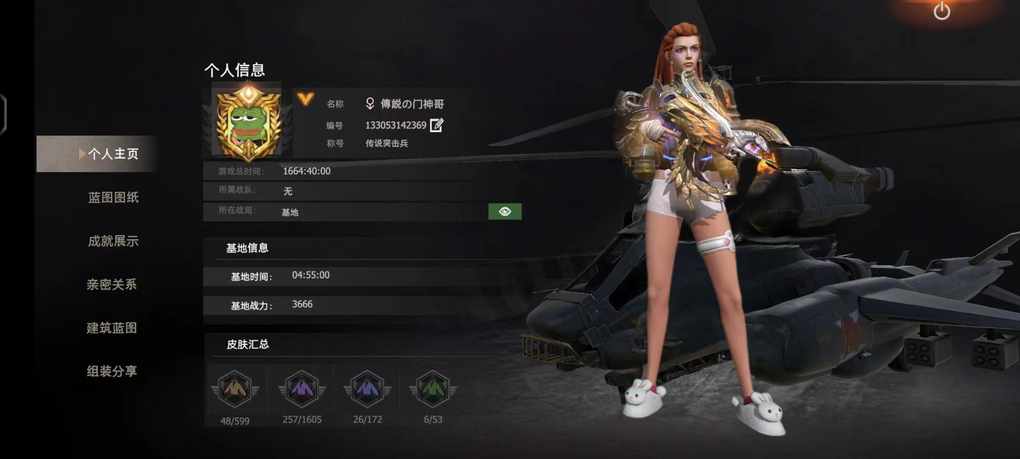This screenshot has width=1020, height=459.
Task: Click the power button in the corner
Action: click(942, 12)
